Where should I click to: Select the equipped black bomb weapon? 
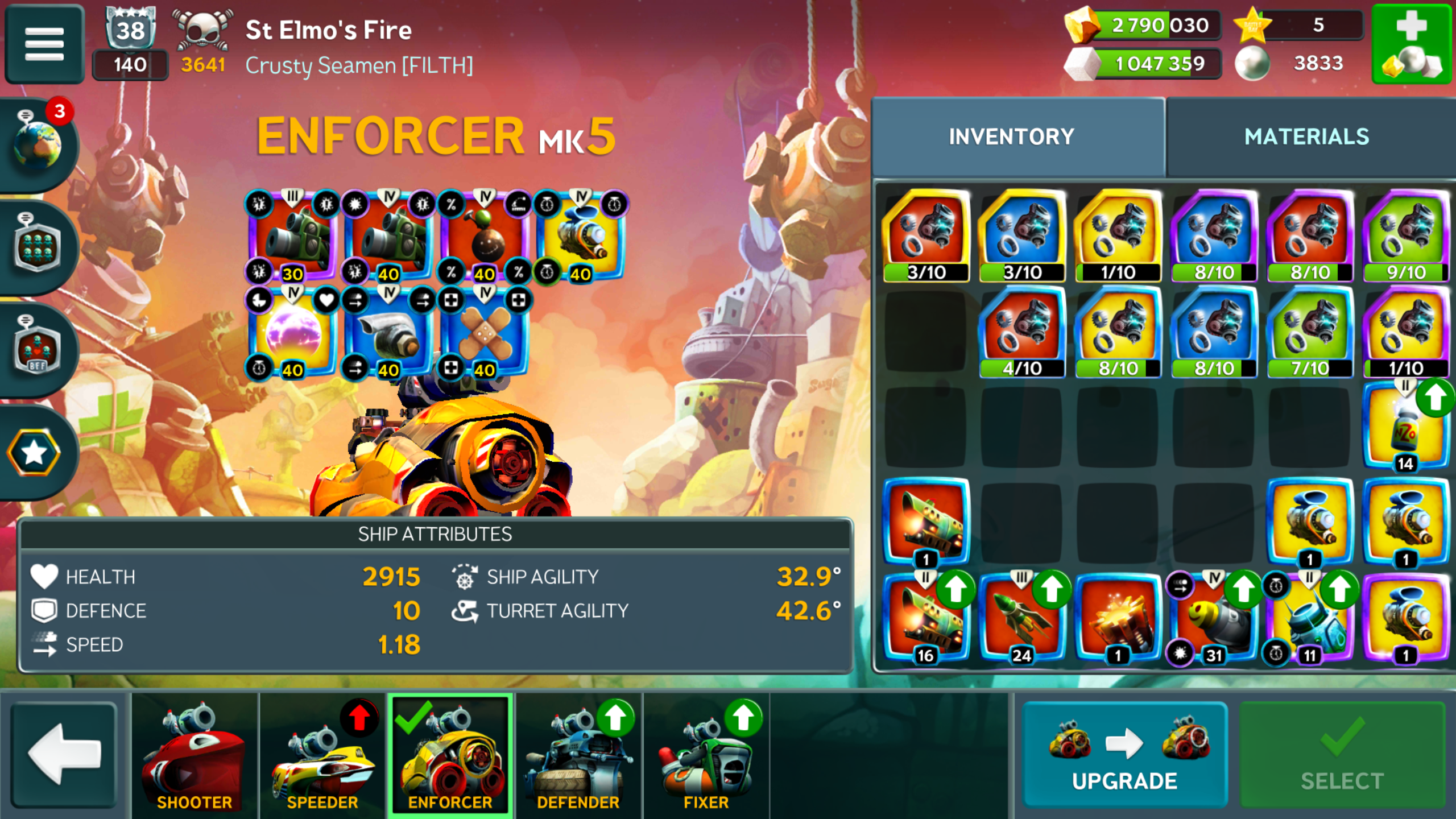[x=484, y=237]
